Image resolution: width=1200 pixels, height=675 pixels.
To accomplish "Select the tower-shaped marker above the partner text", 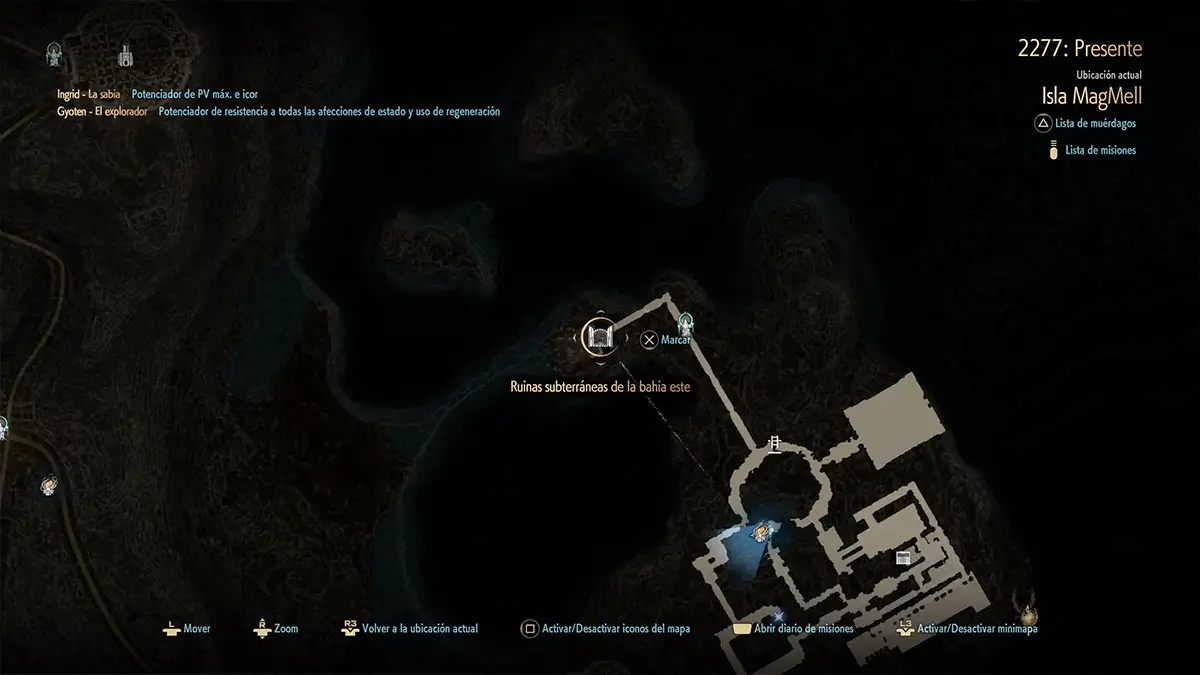I will tap(126, 54).
